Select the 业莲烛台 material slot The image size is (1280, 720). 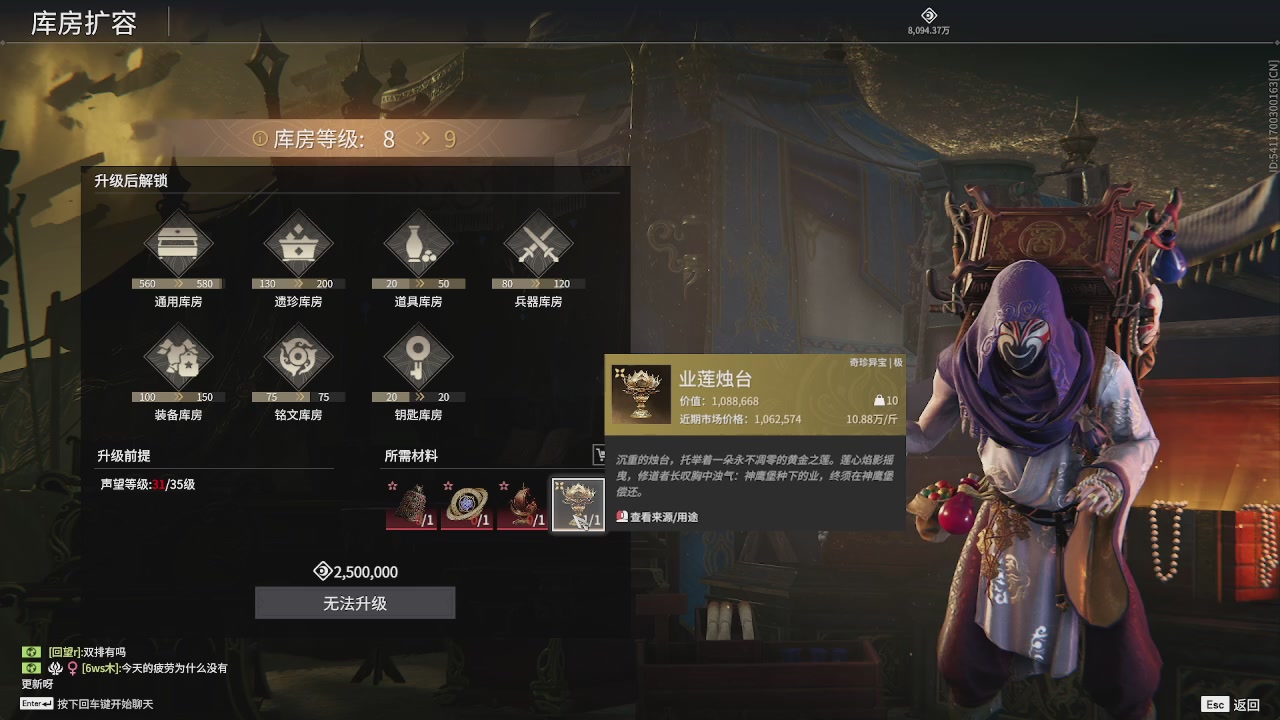point(578,502)
